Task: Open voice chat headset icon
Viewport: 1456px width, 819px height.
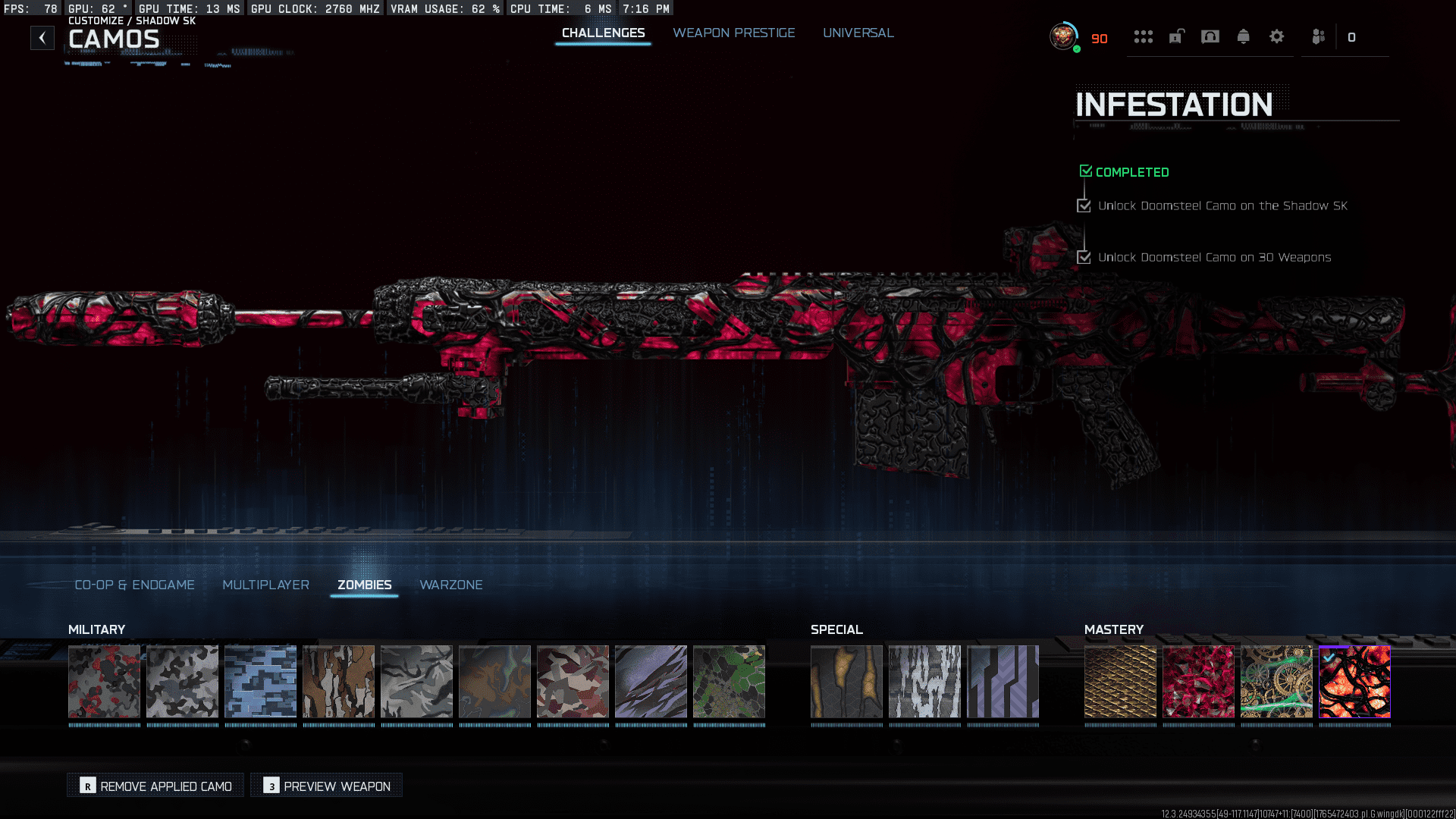Action: pos(1210,36)
